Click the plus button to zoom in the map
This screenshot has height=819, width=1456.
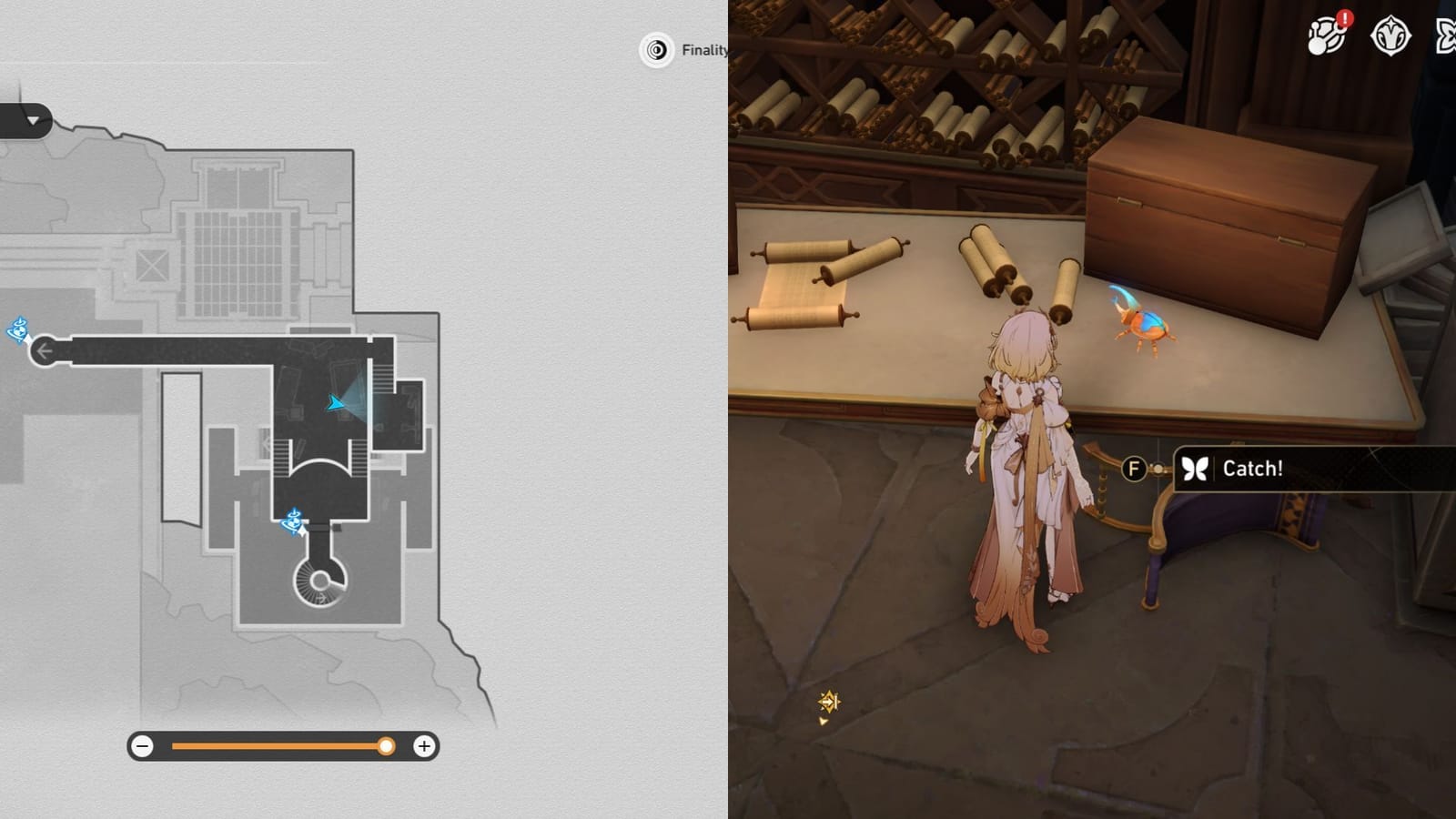[423, 747]
